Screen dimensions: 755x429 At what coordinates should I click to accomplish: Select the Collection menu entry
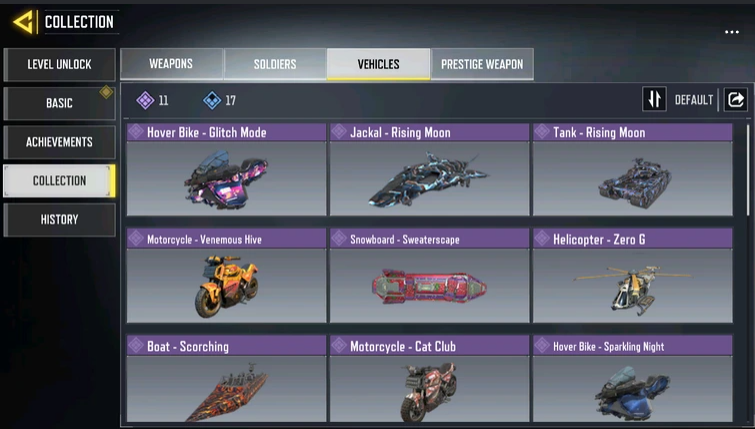(x=59, y=181)
